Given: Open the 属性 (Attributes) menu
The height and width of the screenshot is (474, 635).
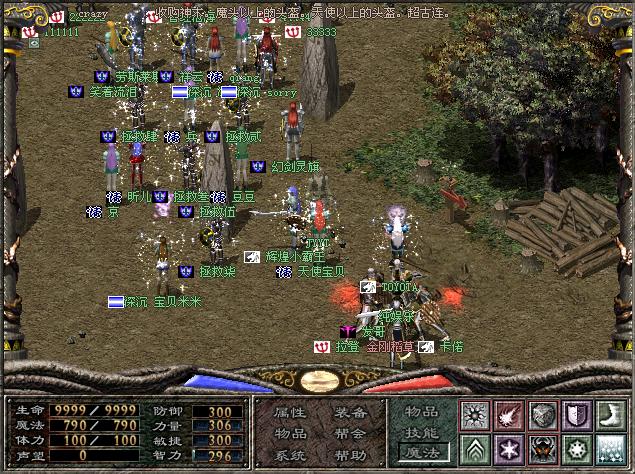Looking at the screenshot, I should [x=290, y=413].
